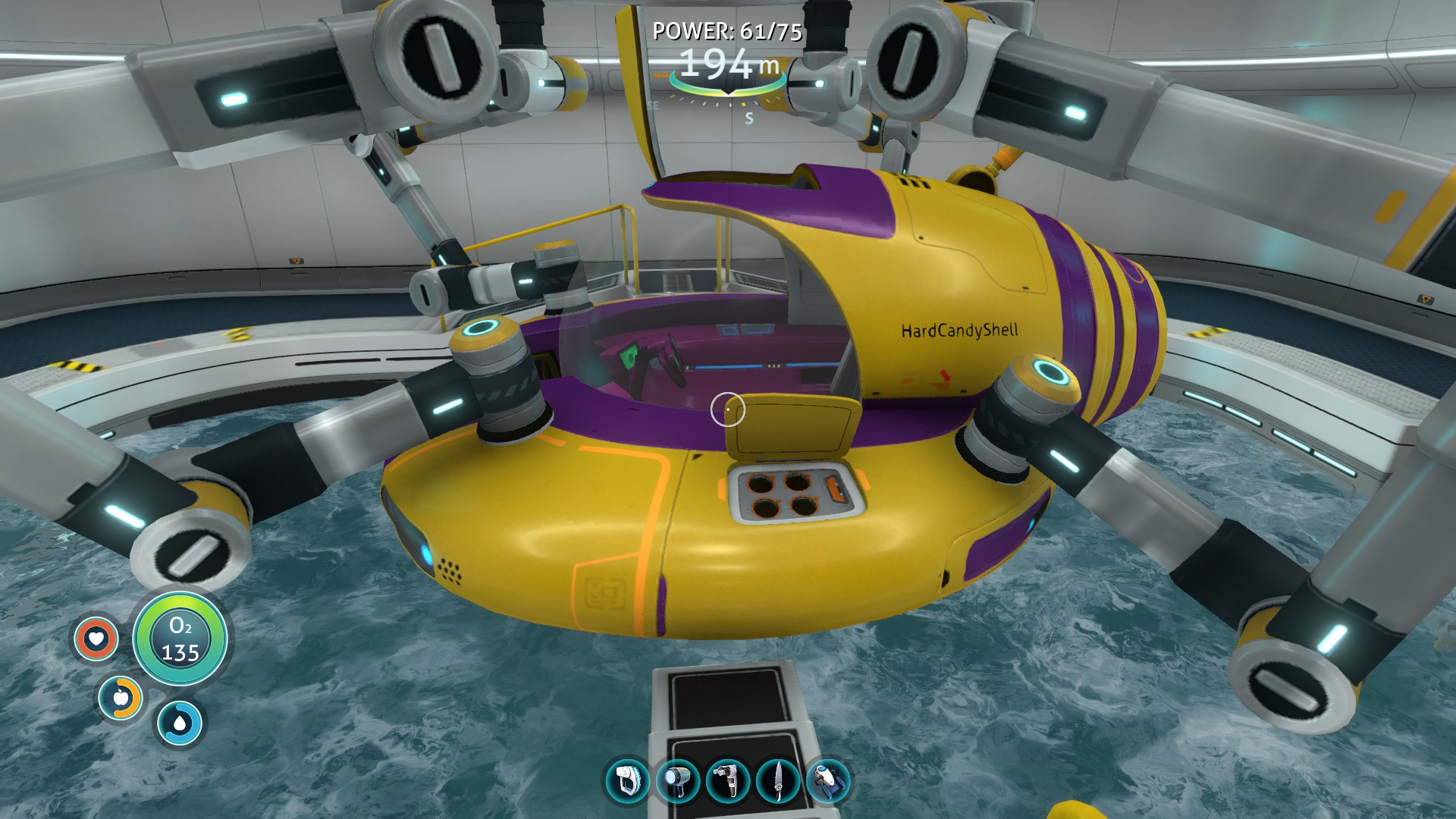Equip the Seaglide from the hotbar

click(827, 781)
